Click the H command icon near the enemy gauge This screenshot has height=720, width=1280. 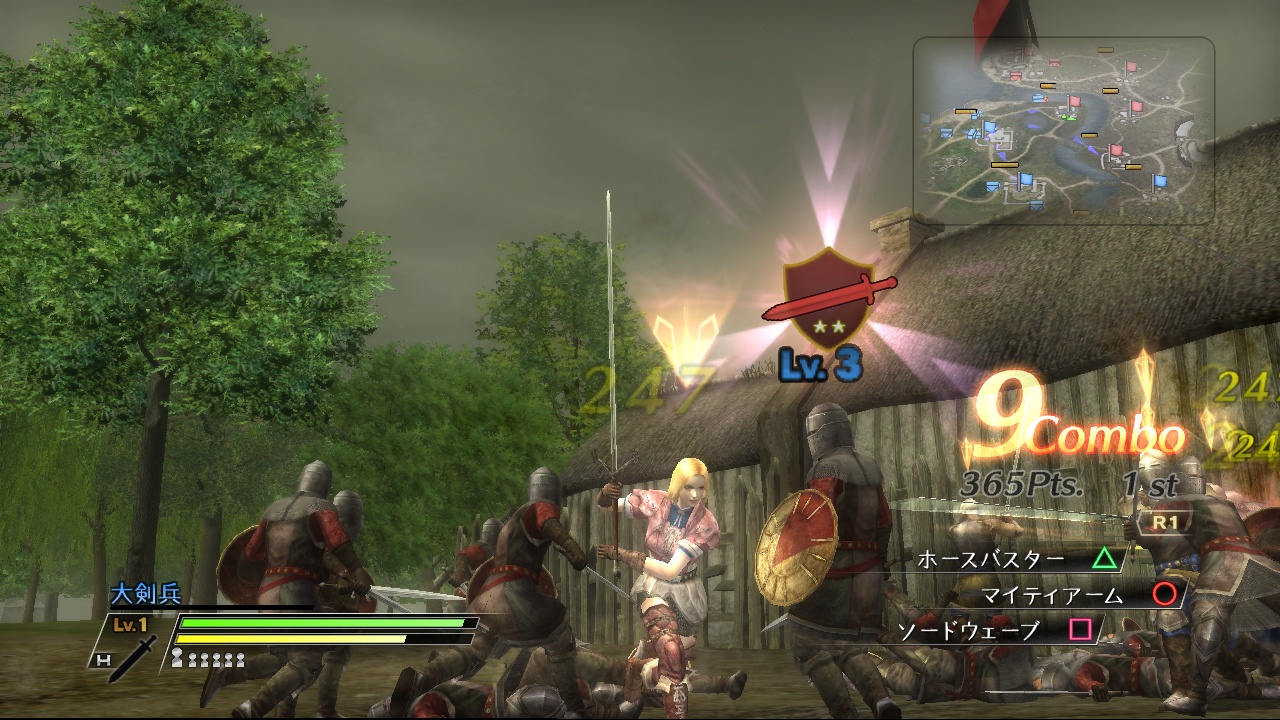(x=105, y=660)
